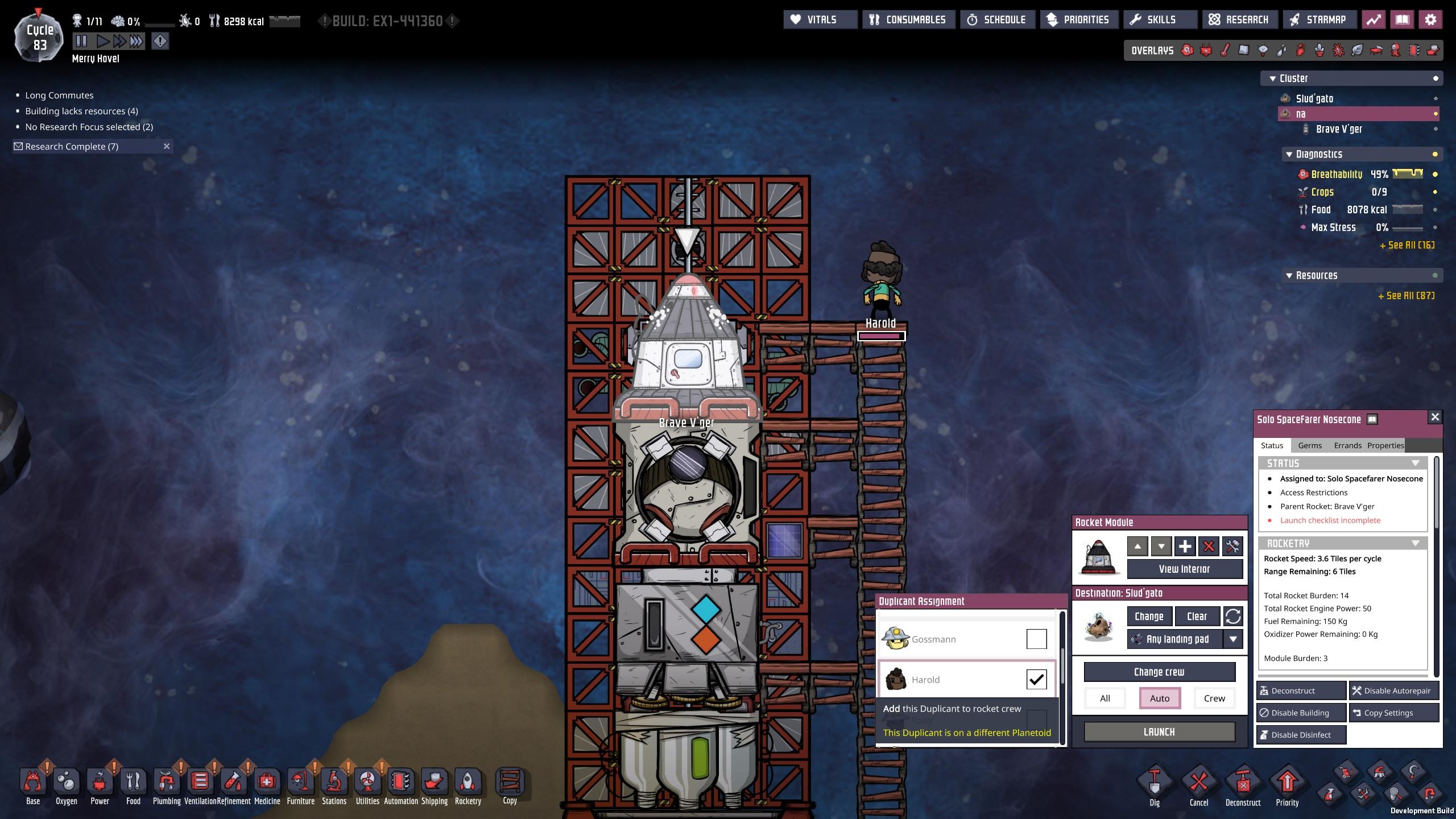The height and width of the screenshot is (819, 1456).
Task: Open the Any landing pad dropdown
Action: click(x=1232, y=639)
